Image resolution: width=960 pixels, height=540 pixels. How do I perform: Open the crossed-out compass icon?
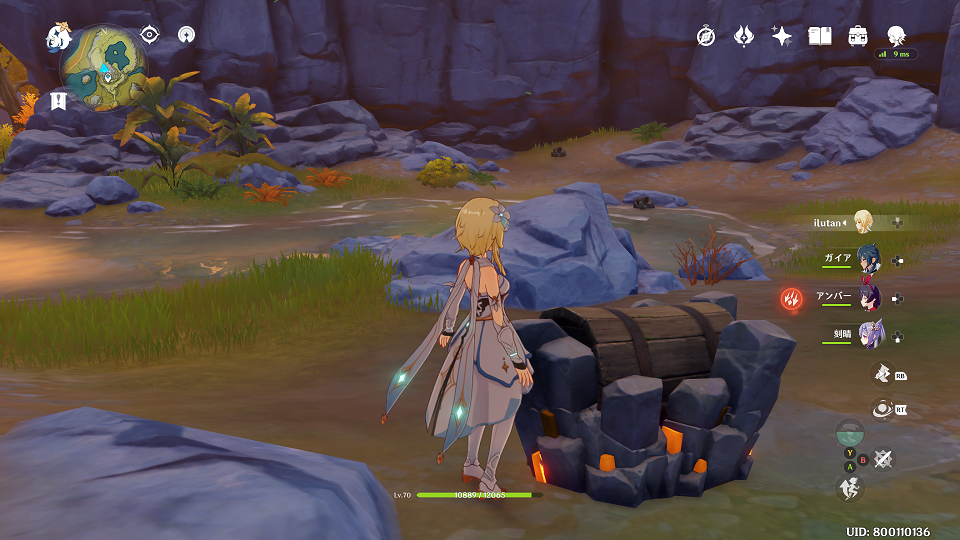tap(706, 36)
